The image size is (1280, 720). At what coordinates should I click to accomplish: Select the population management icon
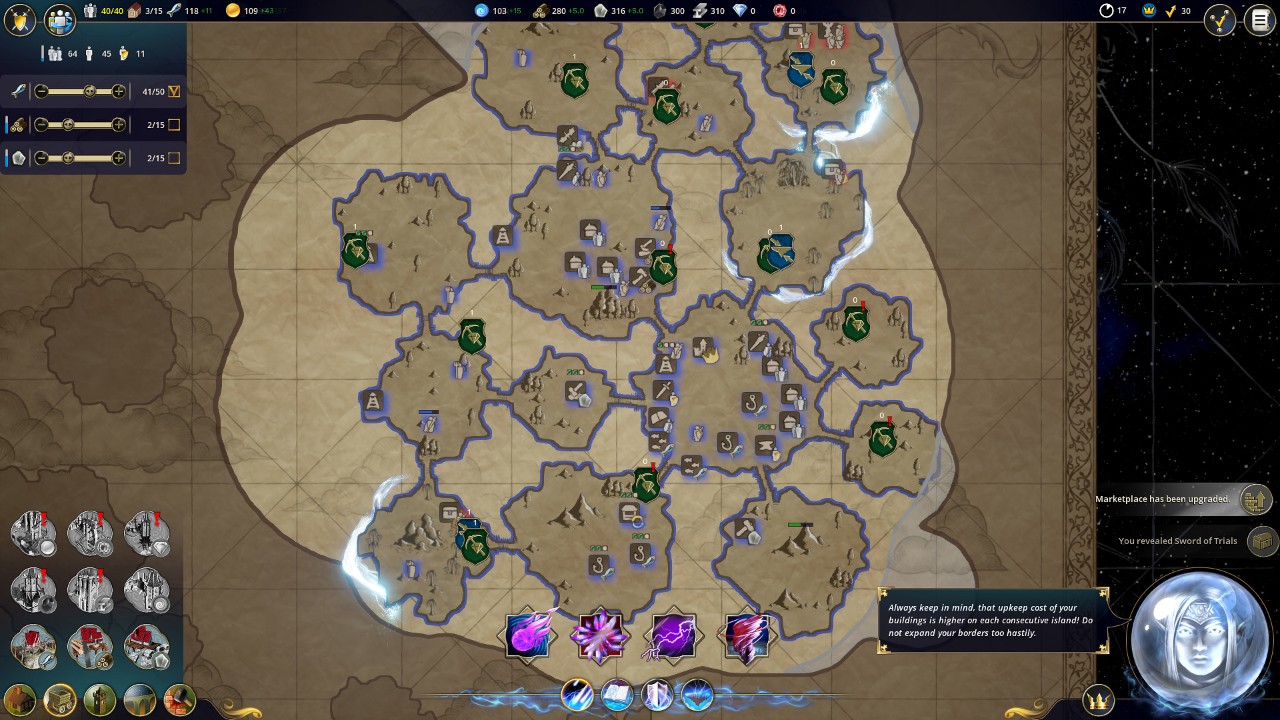[61, 20]
